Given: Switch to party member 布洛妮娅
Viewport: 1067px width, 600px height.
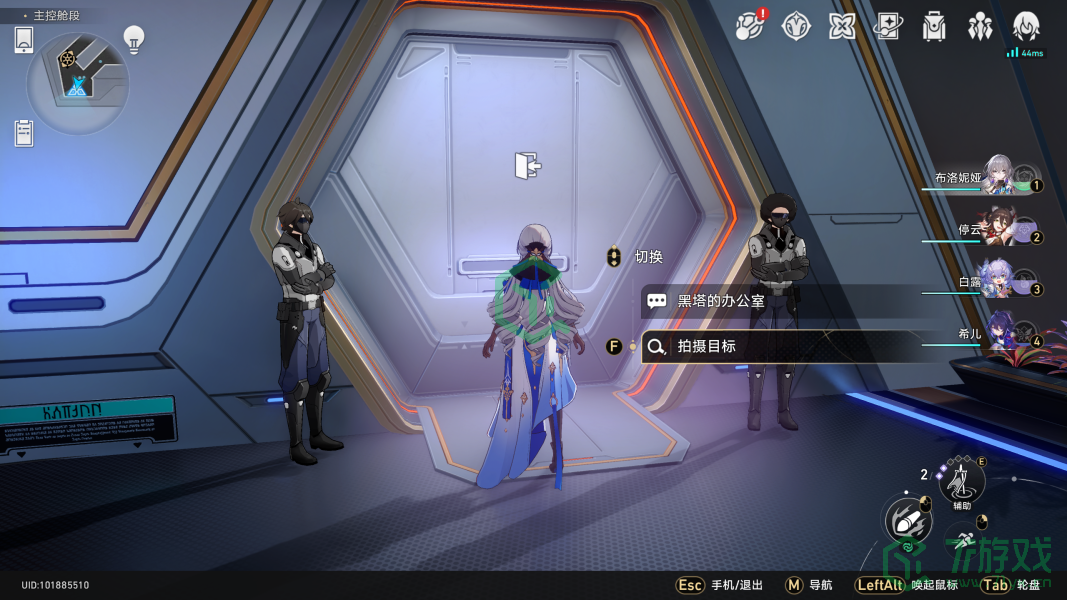Looking at the screenshot, I should tap(997, 177).
